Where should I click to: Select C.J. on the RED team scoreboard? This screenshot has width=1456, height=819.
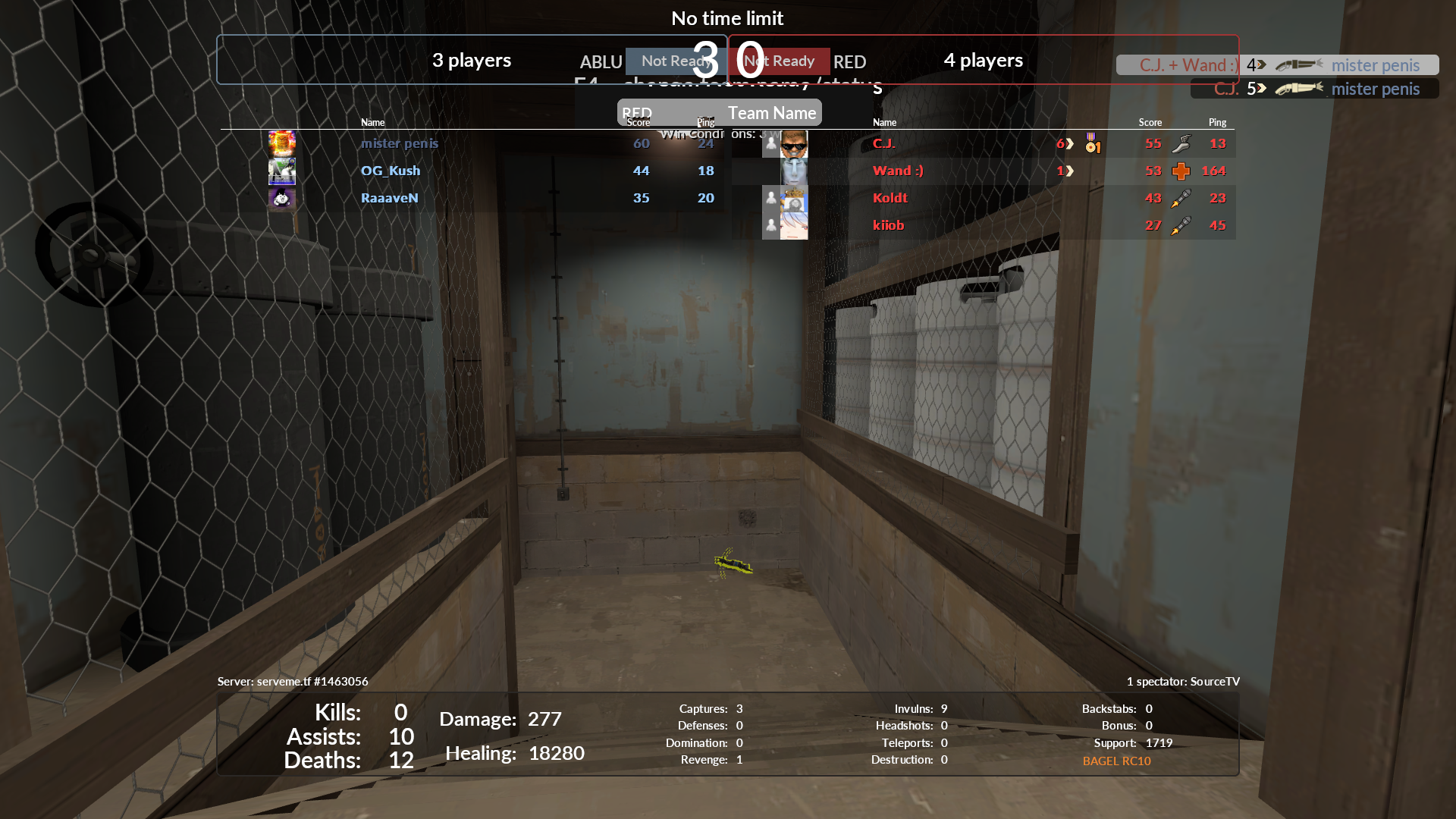pos(884,143)
